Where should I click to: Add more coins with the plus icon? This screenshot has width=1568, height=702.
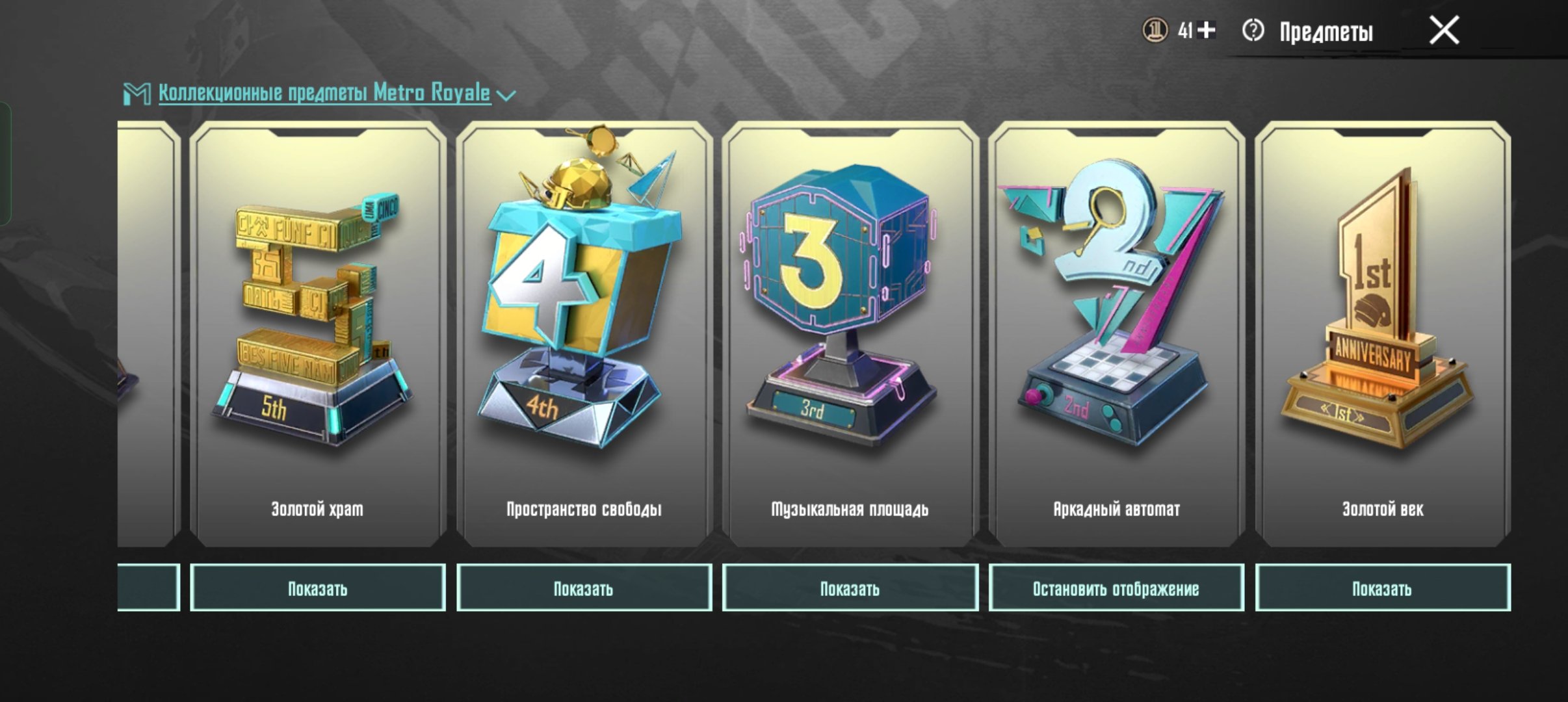tap(1207, 30)
